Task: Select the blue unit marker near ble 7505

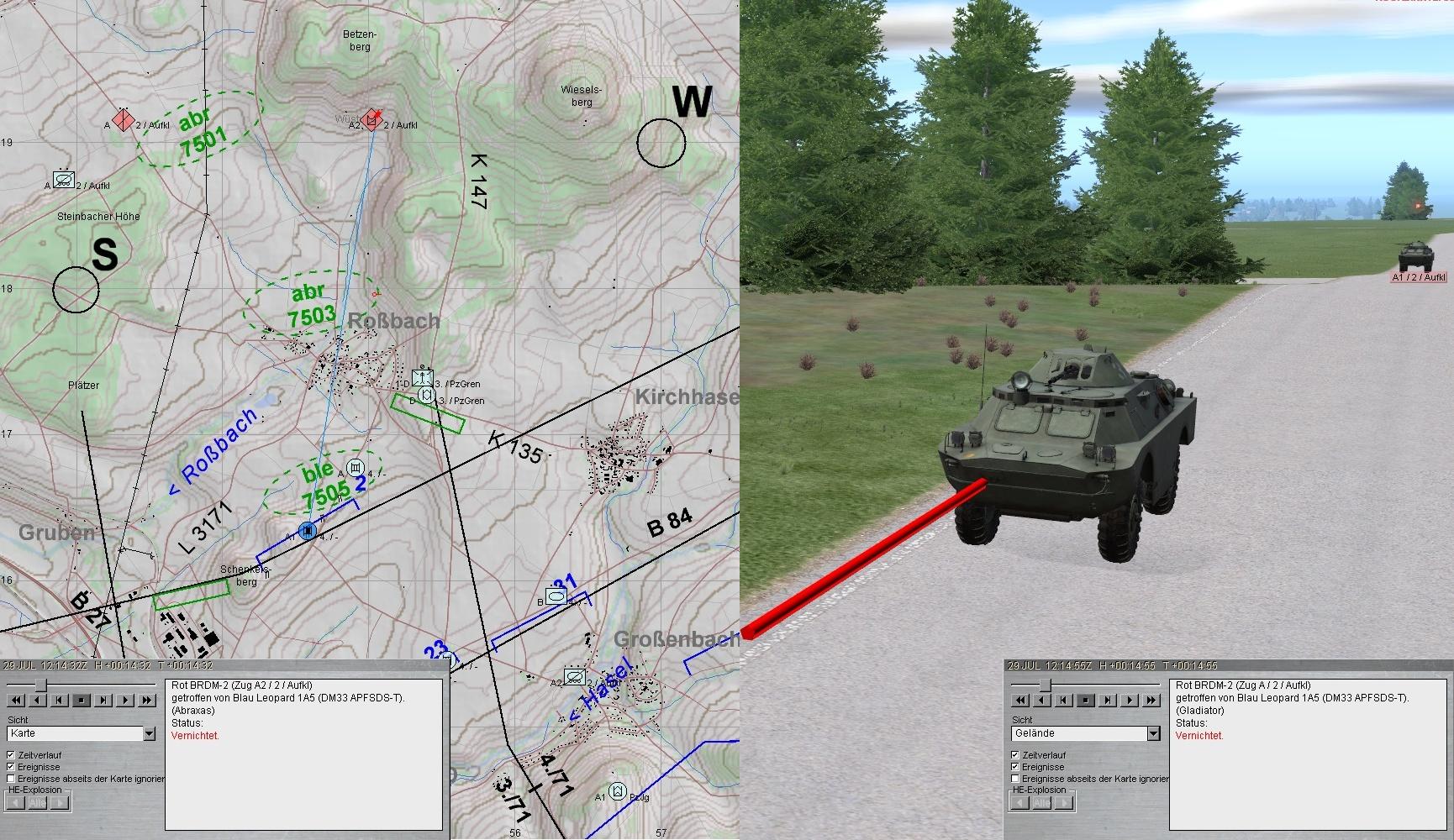Action: pyautogui.click(x=308, y=531)
